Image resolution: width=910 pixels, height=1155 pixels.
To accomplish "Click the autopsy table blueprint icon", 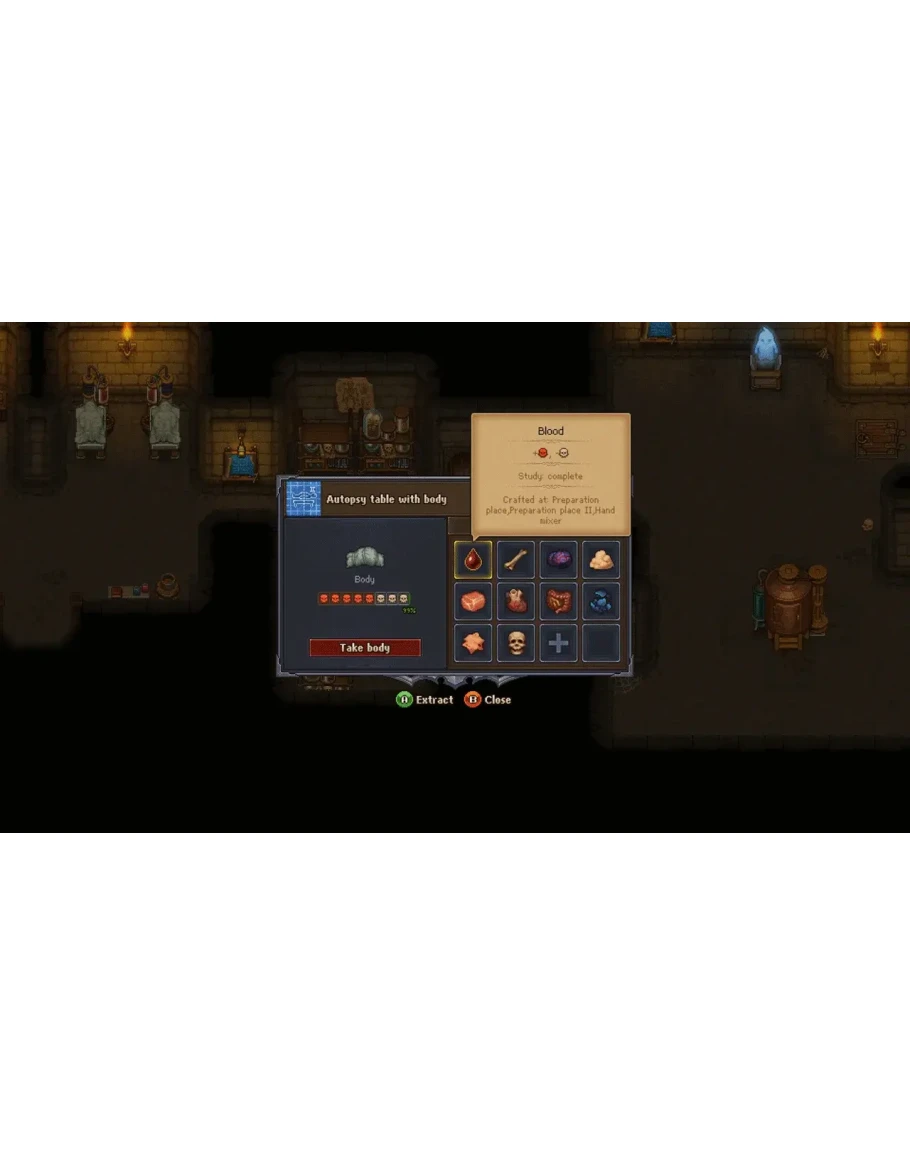I will click(x=303, y=498).
